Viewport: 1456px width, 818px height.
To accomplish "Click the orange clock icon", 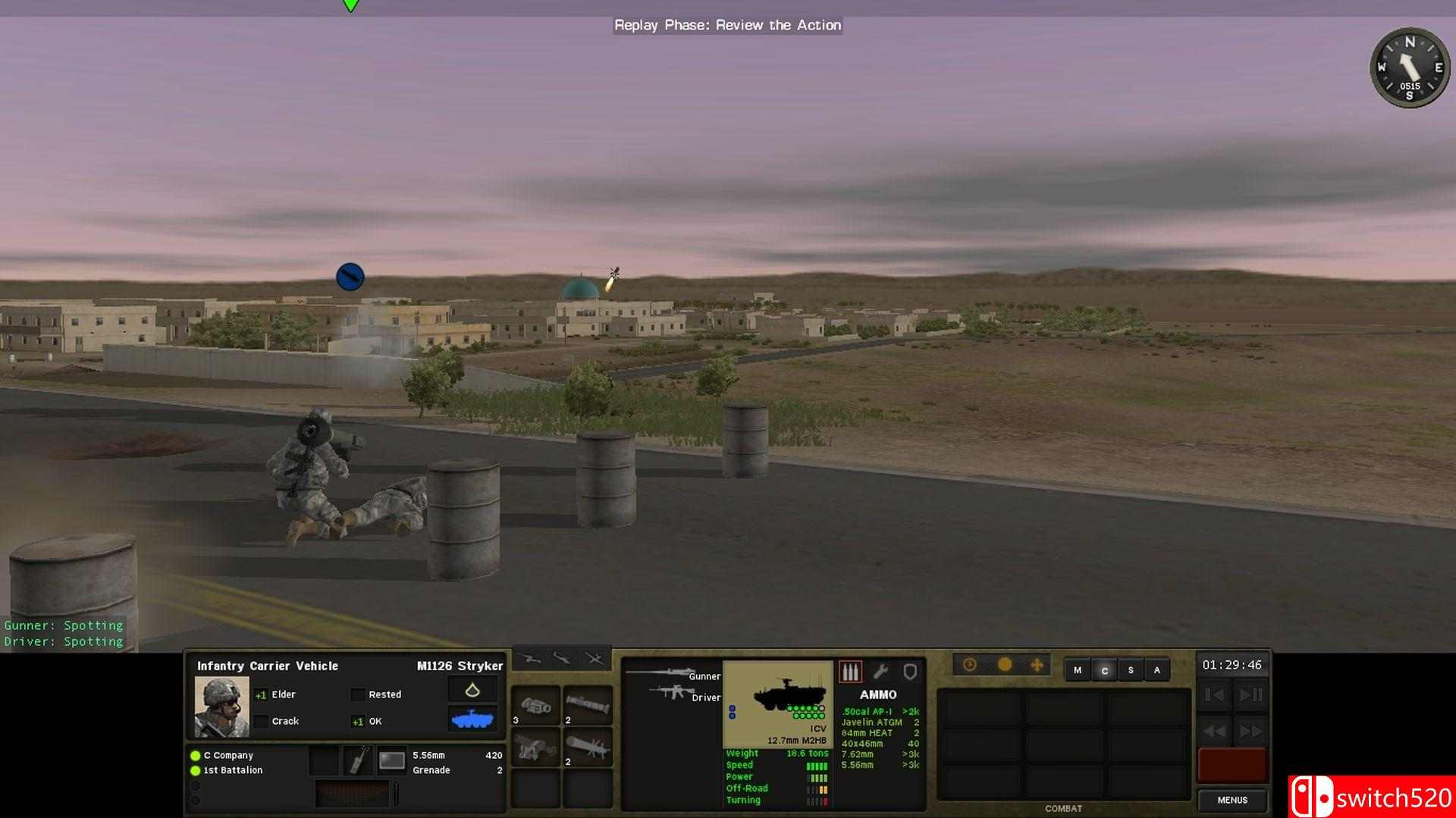I will pyautogui.click(x=969, y=664).
